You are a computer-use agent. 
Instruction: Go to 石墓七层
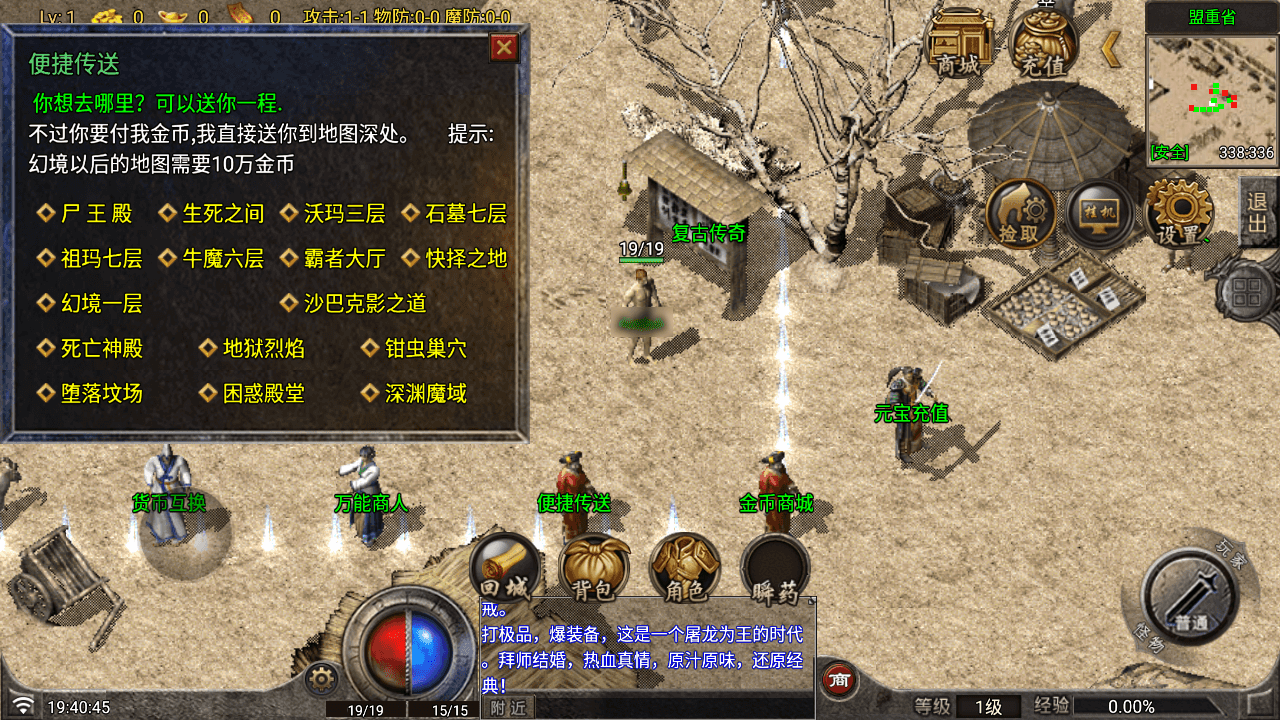coord(466,213)
